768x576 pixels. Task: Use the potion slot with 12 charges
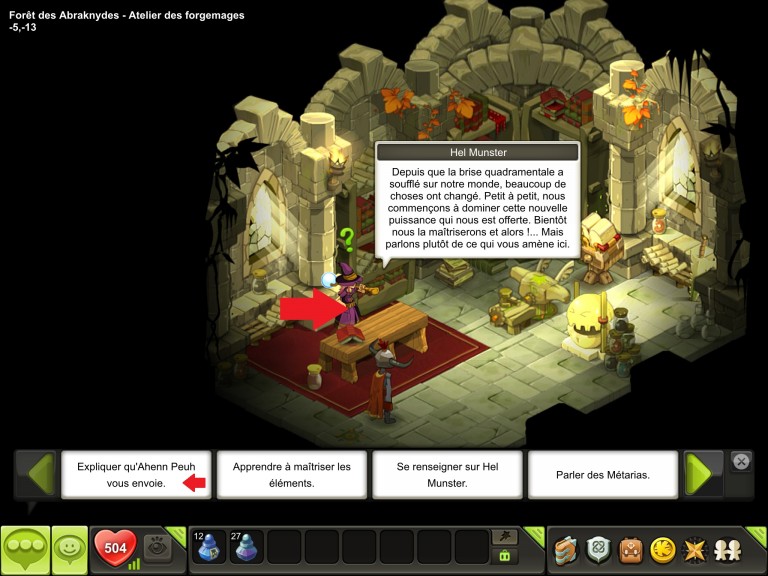209,547
